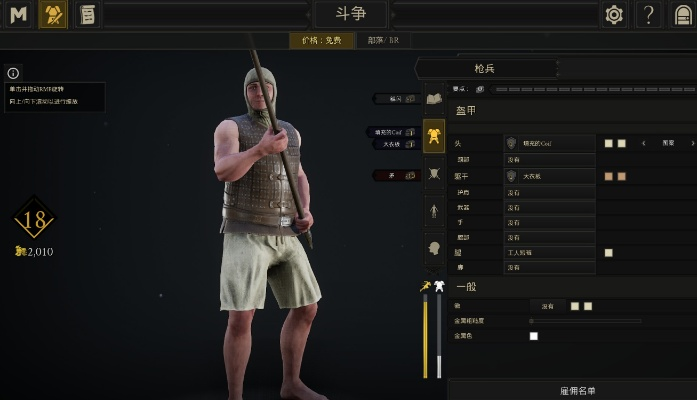Open the body figure category tab
697x400 pixels.
point(434,211)
